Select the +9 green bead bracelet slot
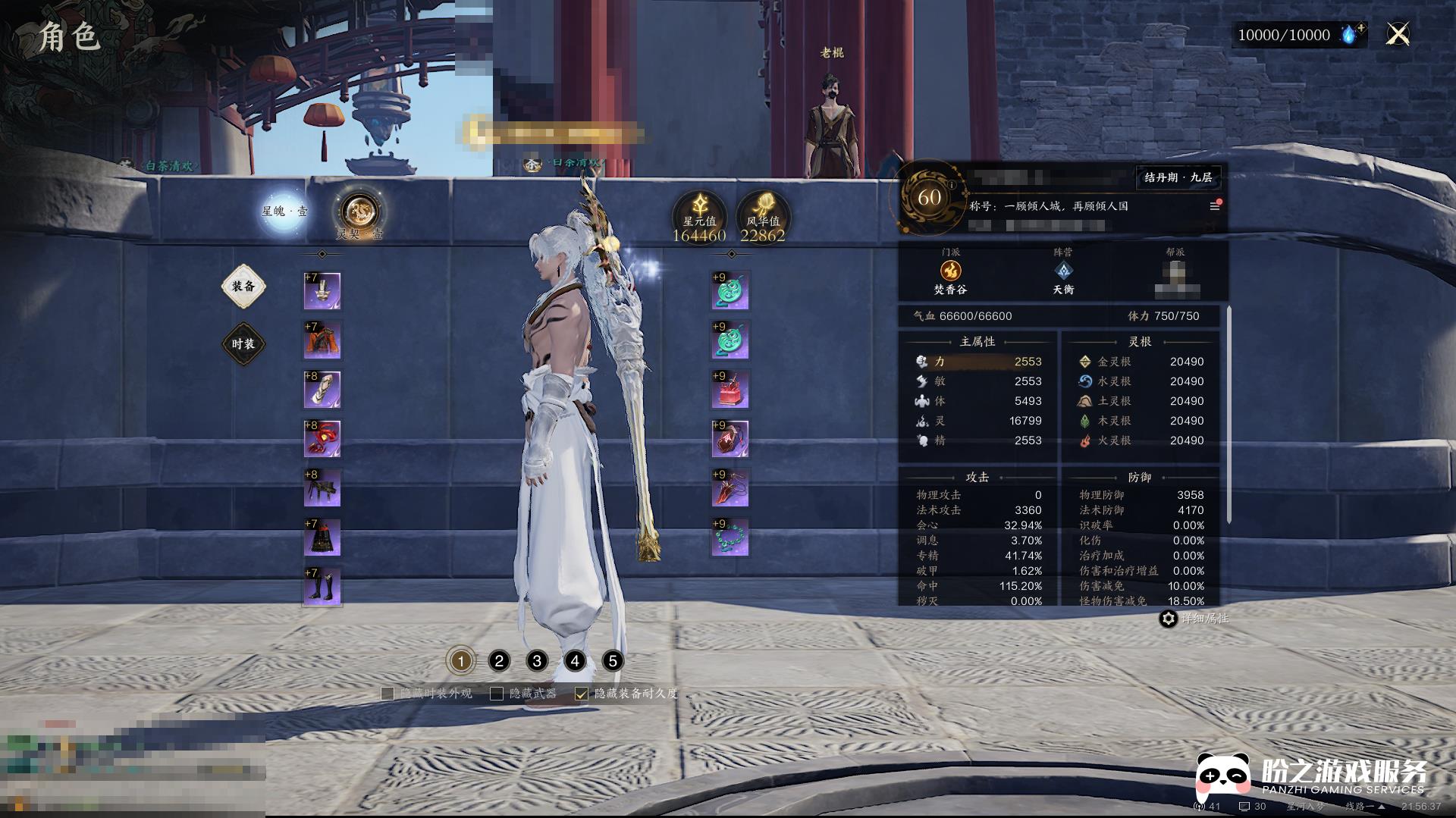1456x818 pixels. (x=730, y=537)
